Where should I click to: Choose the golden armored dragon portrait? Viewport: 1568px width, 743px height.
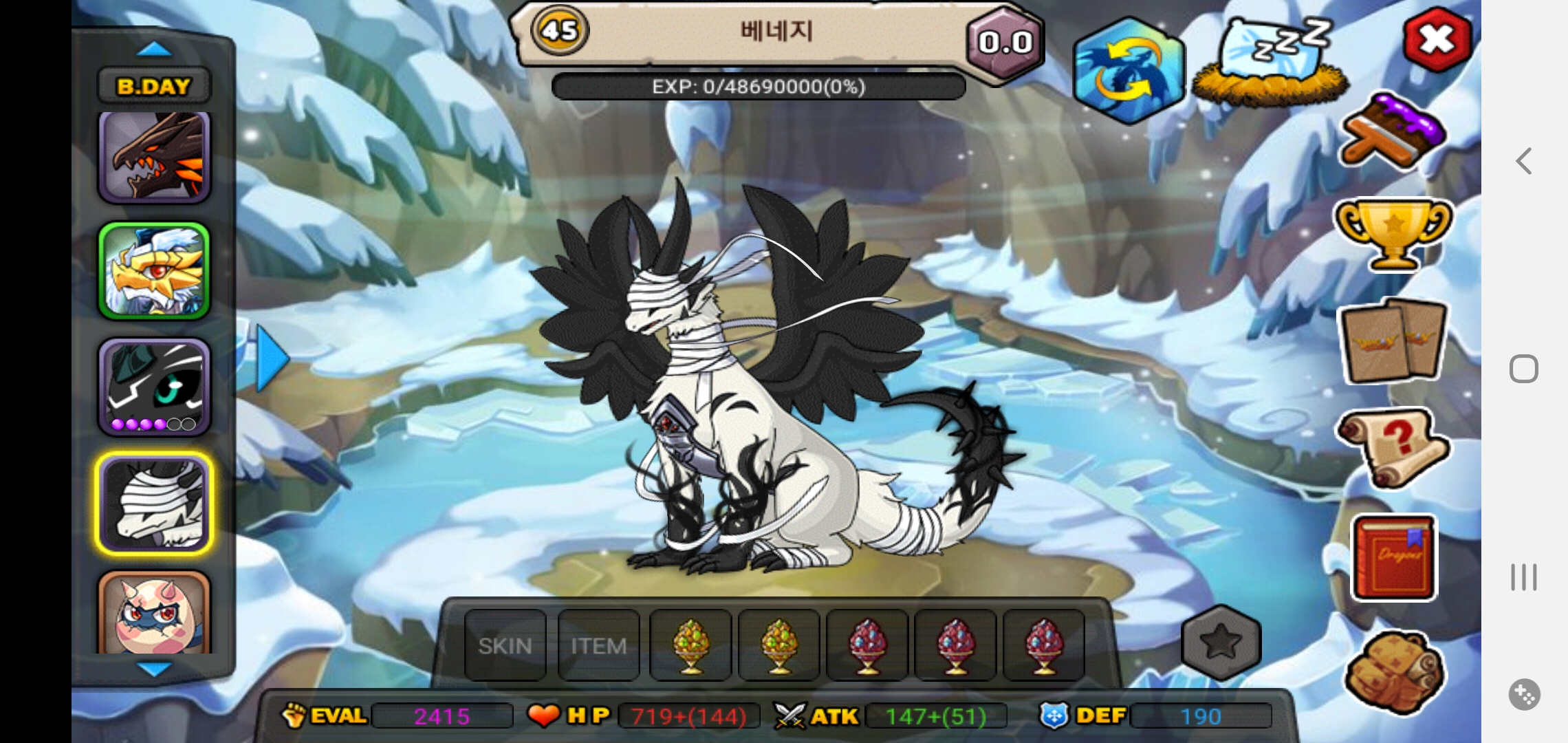coord(154,271)
